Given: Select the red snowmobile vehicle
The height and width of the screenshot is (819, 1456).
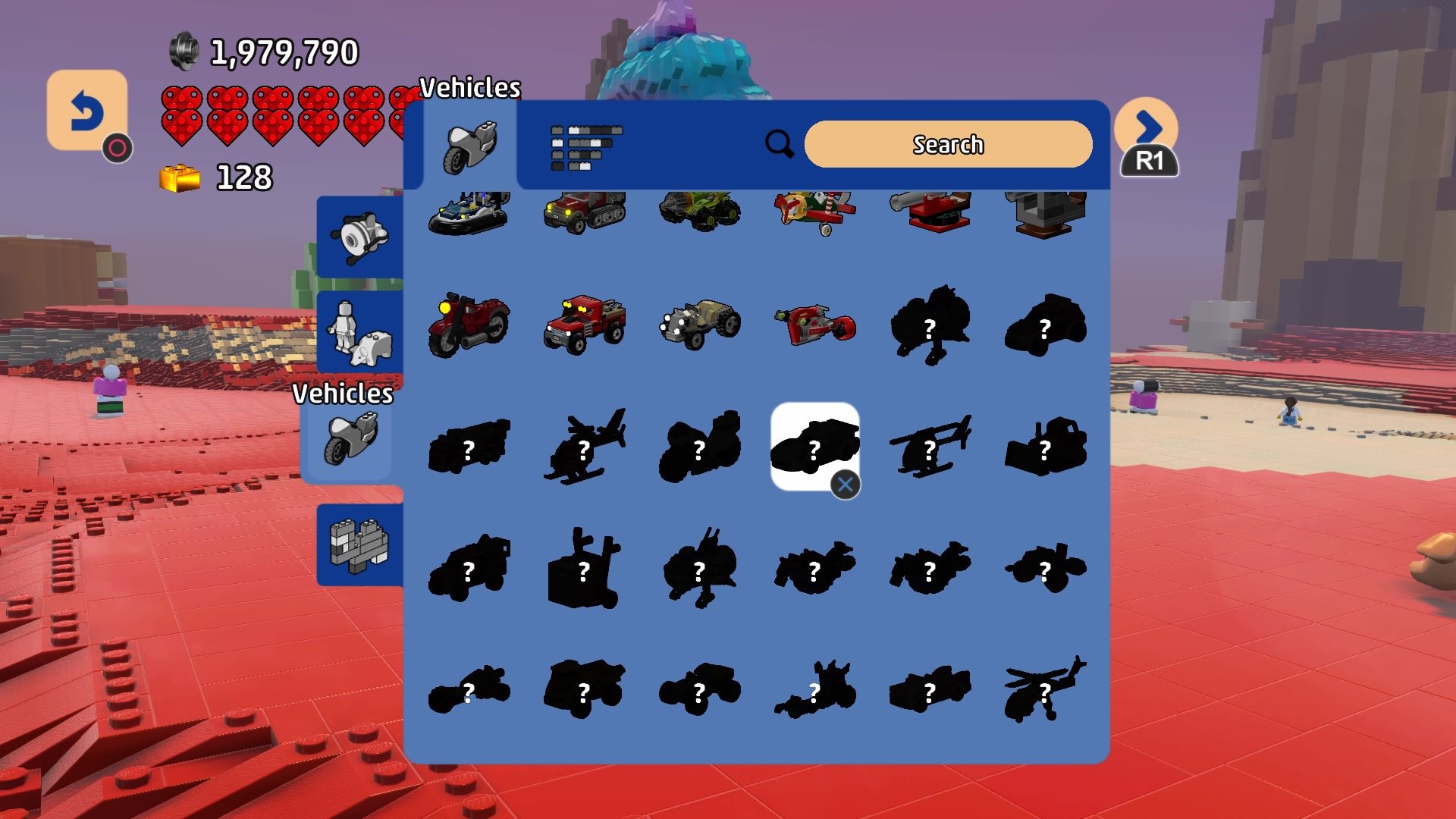Looking at the screenshot, I should (x=814, y=325).
